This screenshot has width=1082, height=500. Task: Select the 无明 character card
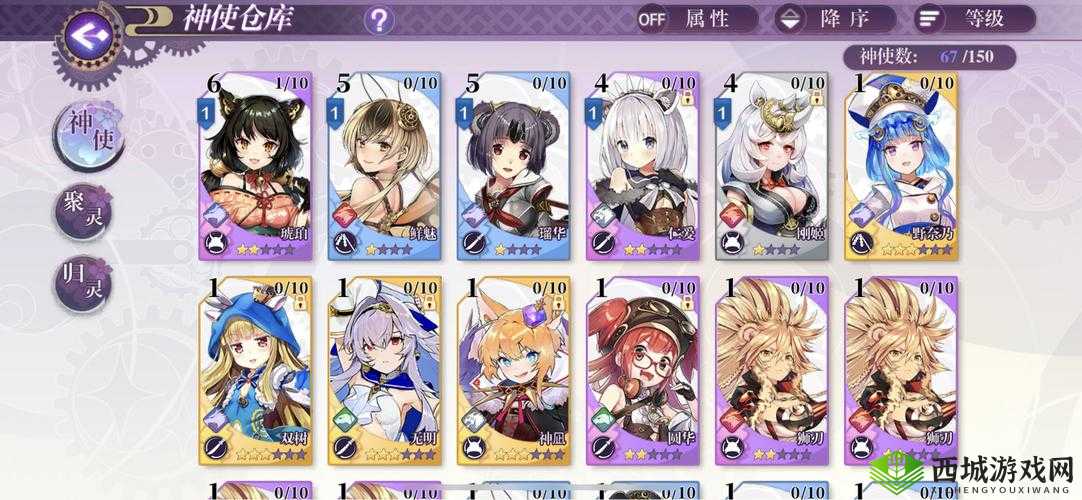(386, 370)
